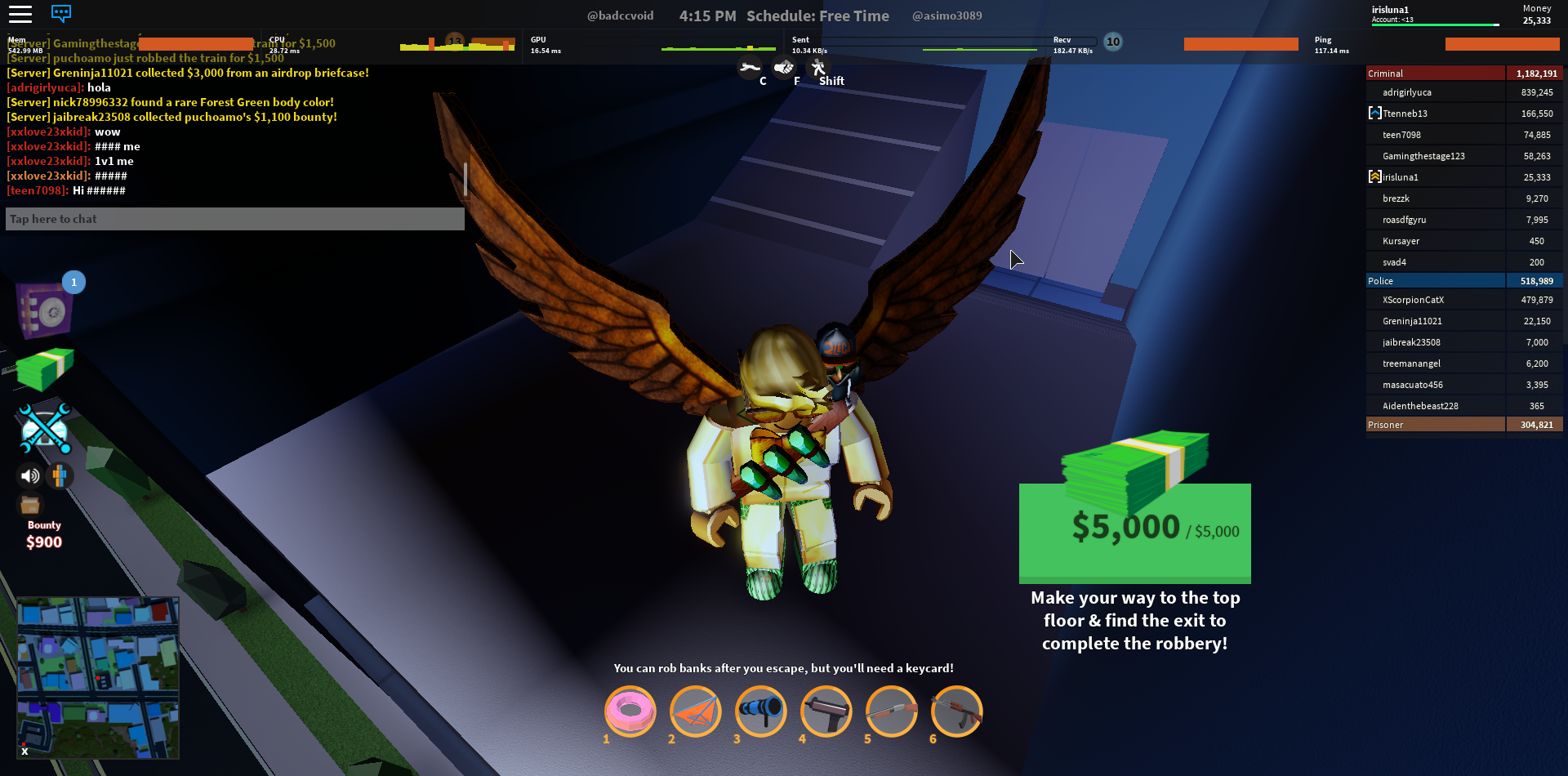Viewport: 1568px width, 776px height.
Task: Equip the AK-47 in hotbar slot 6
Action: click(956, 711)
